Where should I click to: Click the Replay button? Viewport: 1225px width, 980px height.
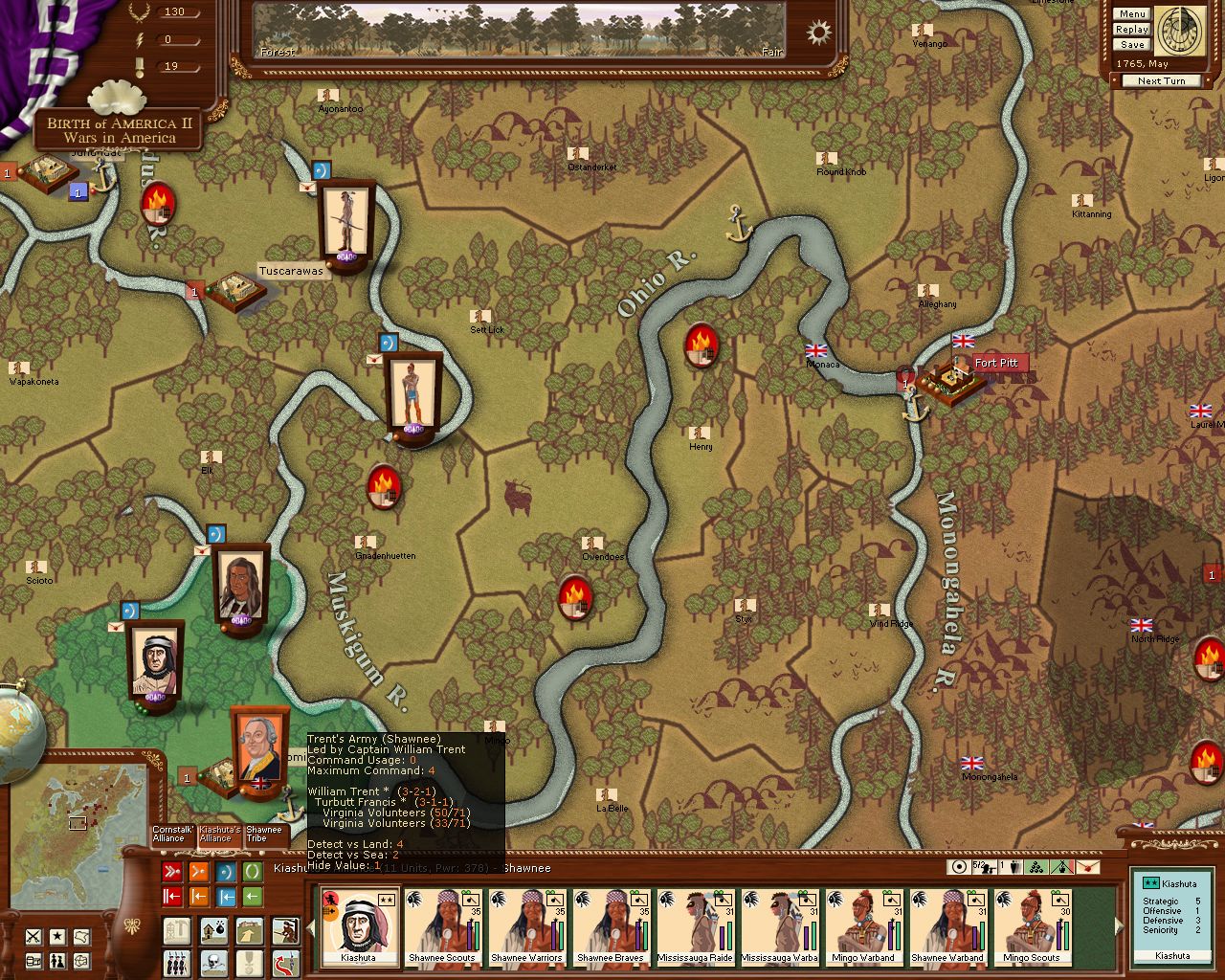(1131, 30)
